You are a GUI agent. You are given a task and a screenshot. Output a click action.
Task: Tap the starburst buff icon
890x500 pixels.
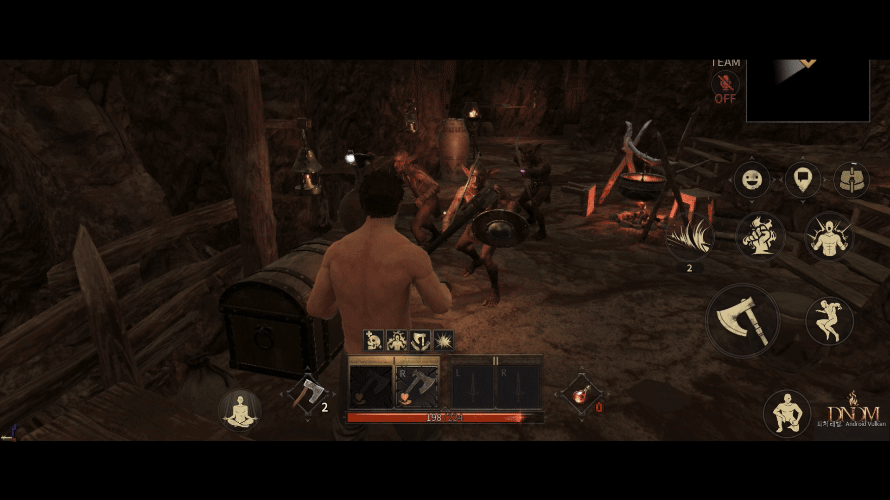point(443,341)
